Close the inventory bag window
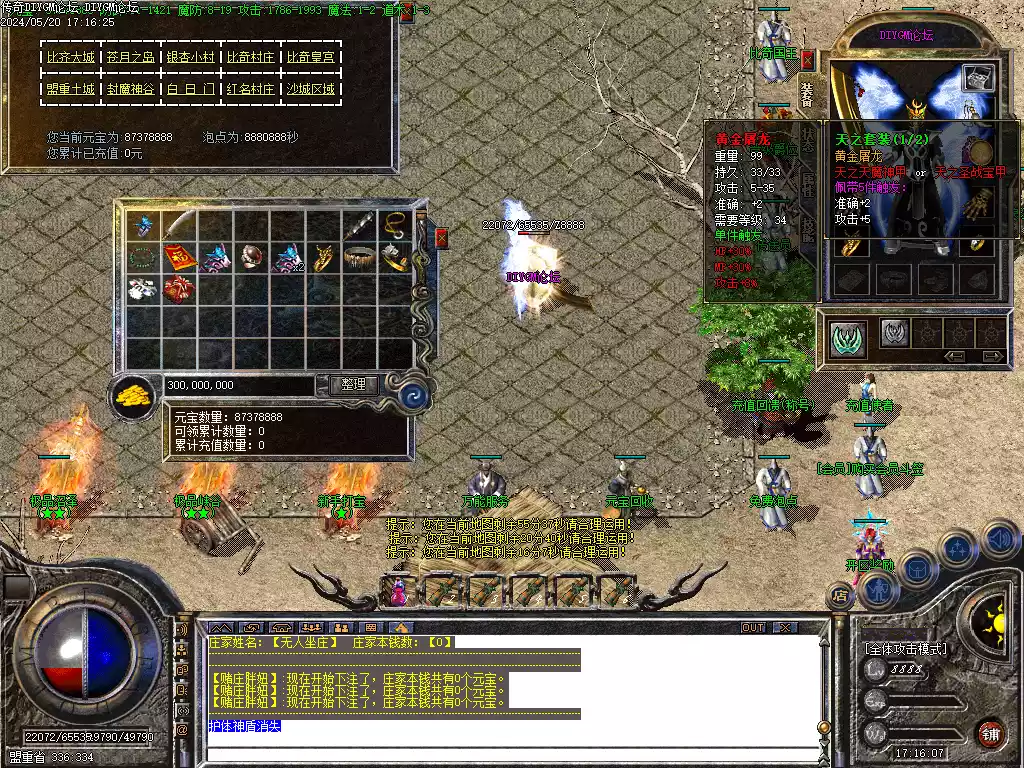 click(442, 238)
